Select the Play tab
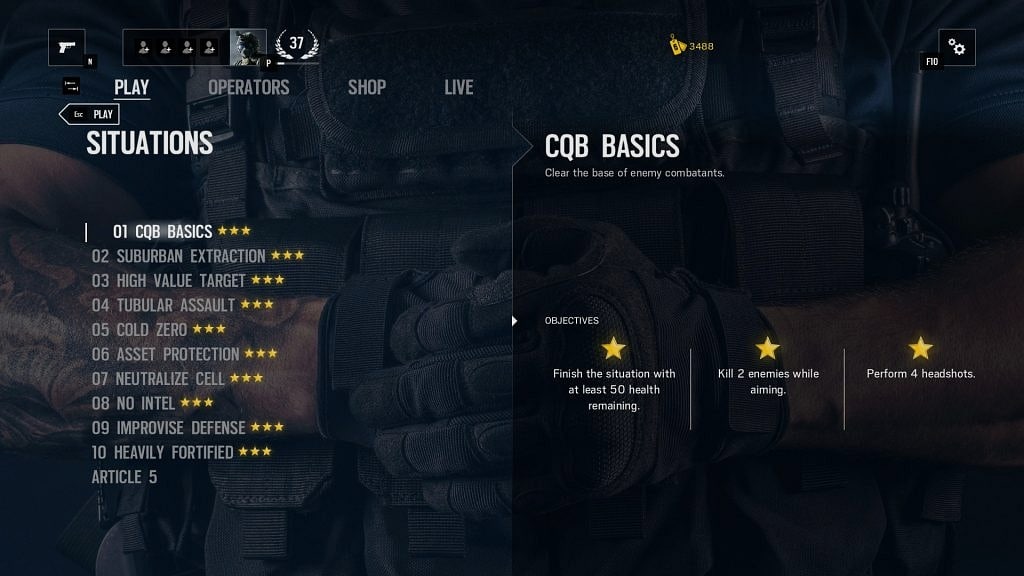The height and width of the screenshot is (576, 1024). click(131, 87)
